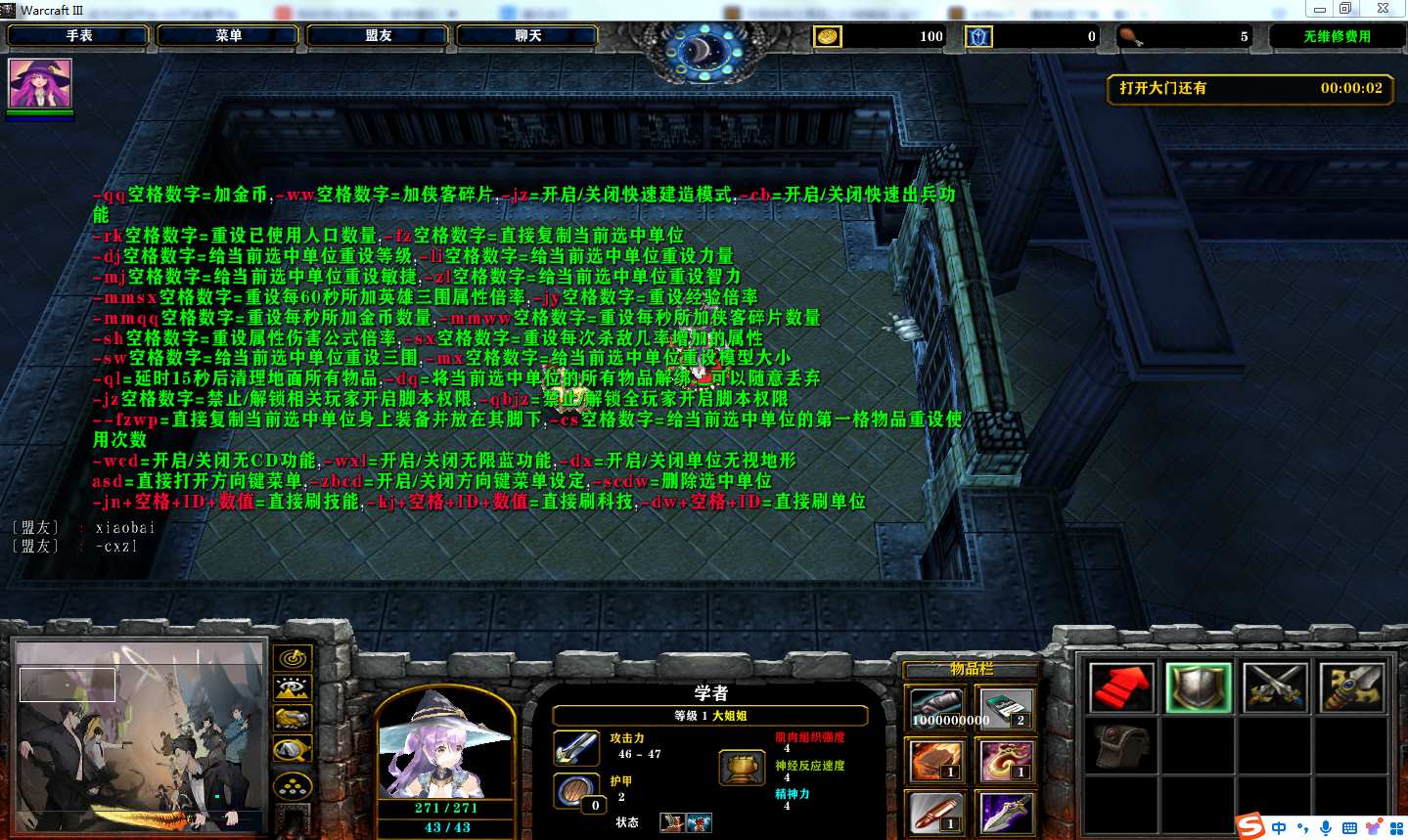The image size is (1408, 840).
Task: Use the cigarette pack inventory item
Action: 1006,708
